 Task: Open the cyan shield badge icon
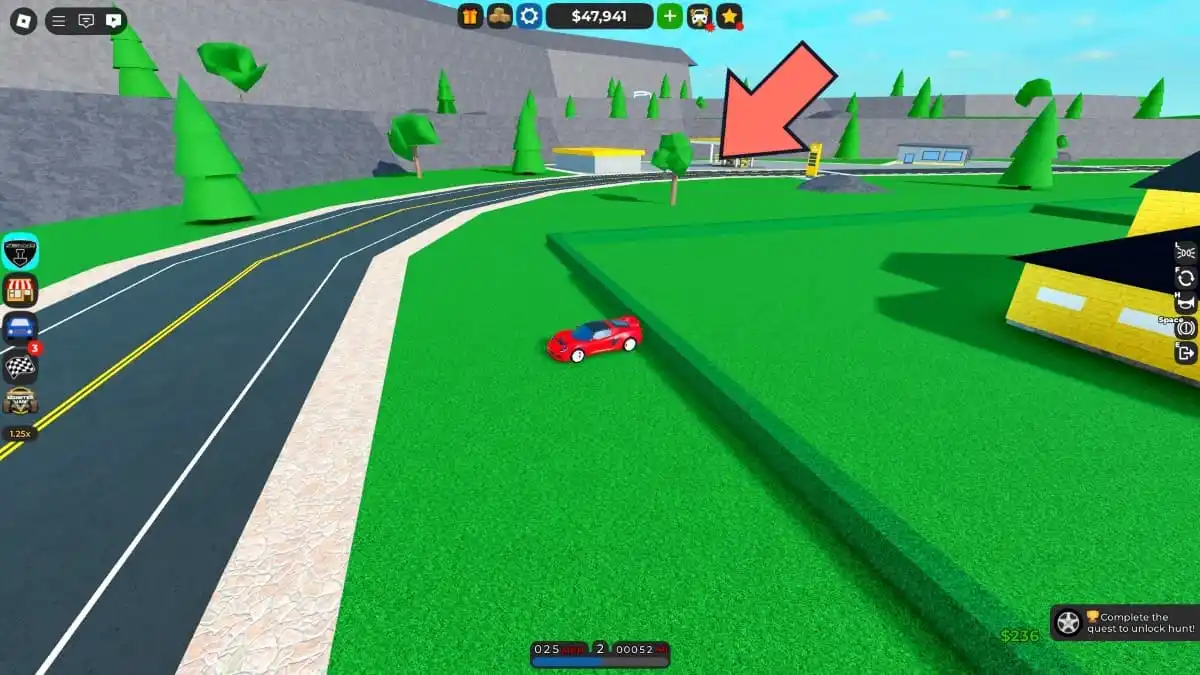point(20,252)
